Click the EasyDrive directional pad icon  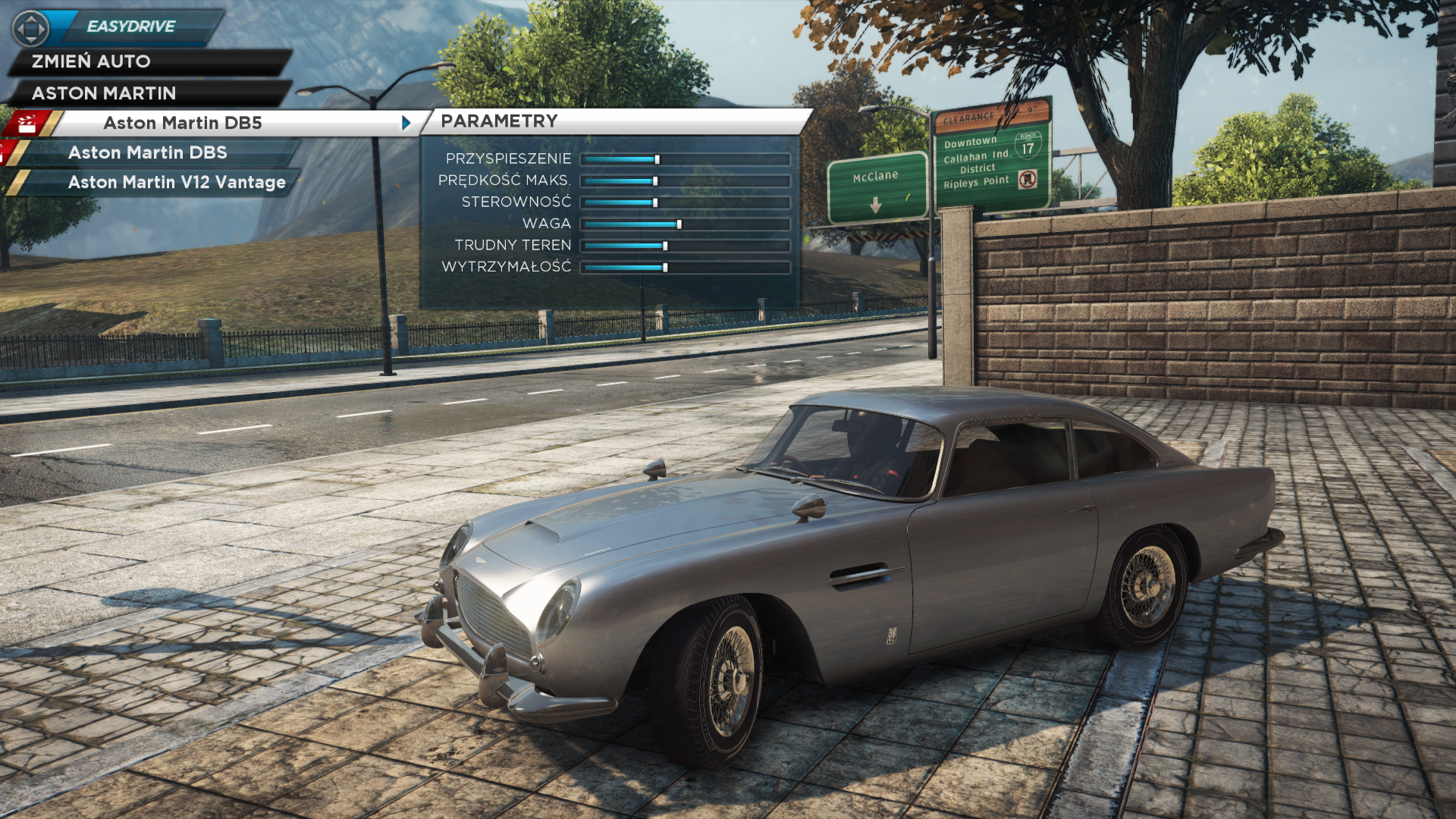pos(30,29)
